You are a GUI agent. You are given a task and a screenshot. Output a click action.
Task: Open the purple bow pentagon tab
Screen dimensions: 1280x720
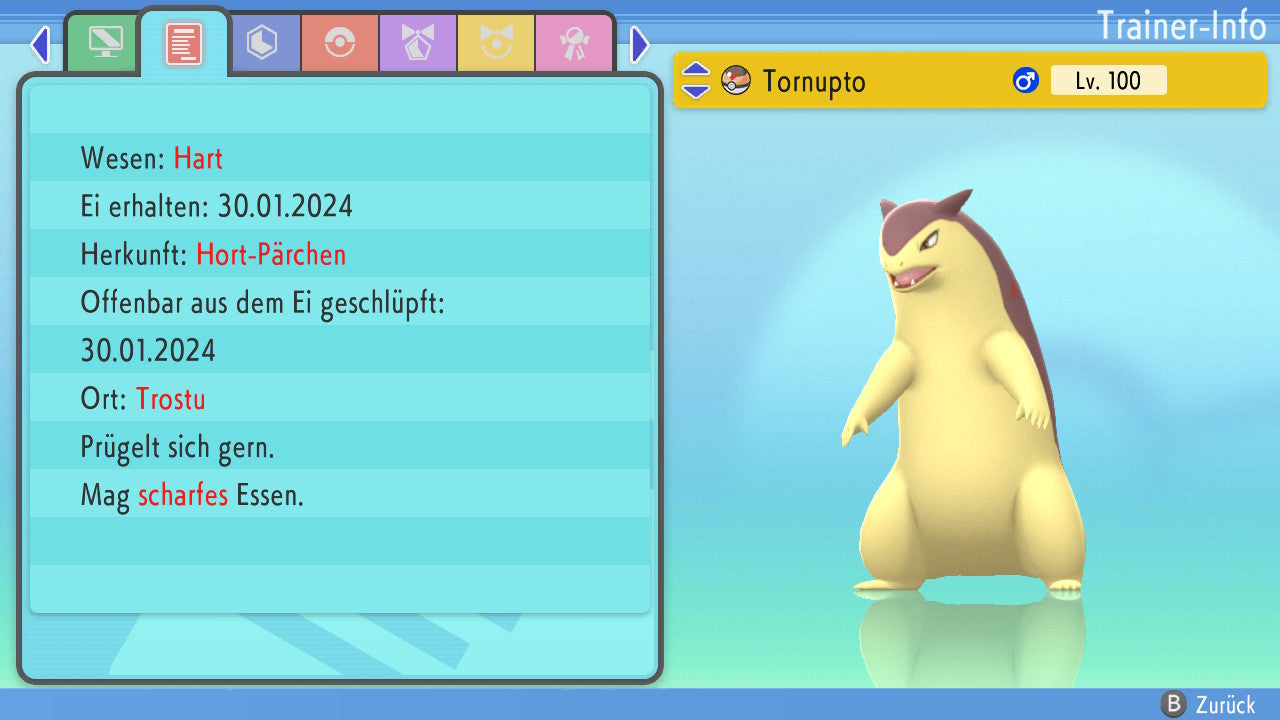point(418,44)
